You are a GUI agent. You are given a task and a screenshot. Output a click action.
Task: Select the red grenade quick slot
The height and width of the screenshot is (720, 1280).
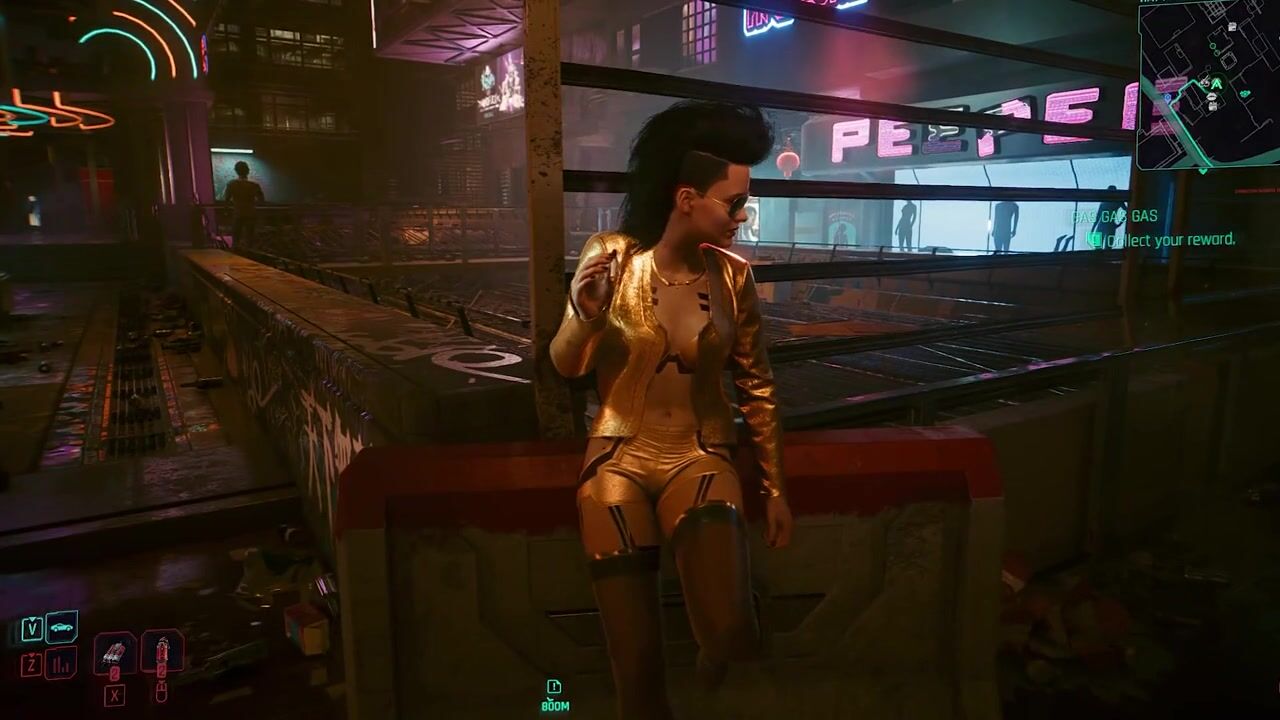pos(162,651)
